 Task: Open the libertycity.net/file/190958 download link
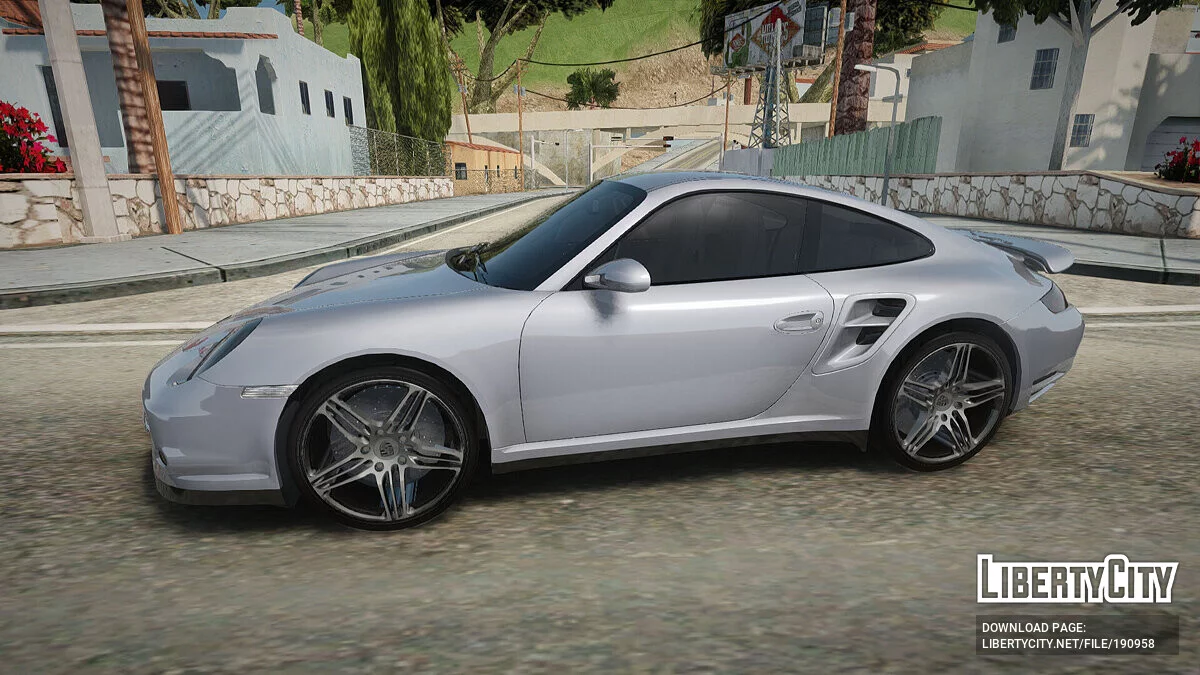[1068, 645]
